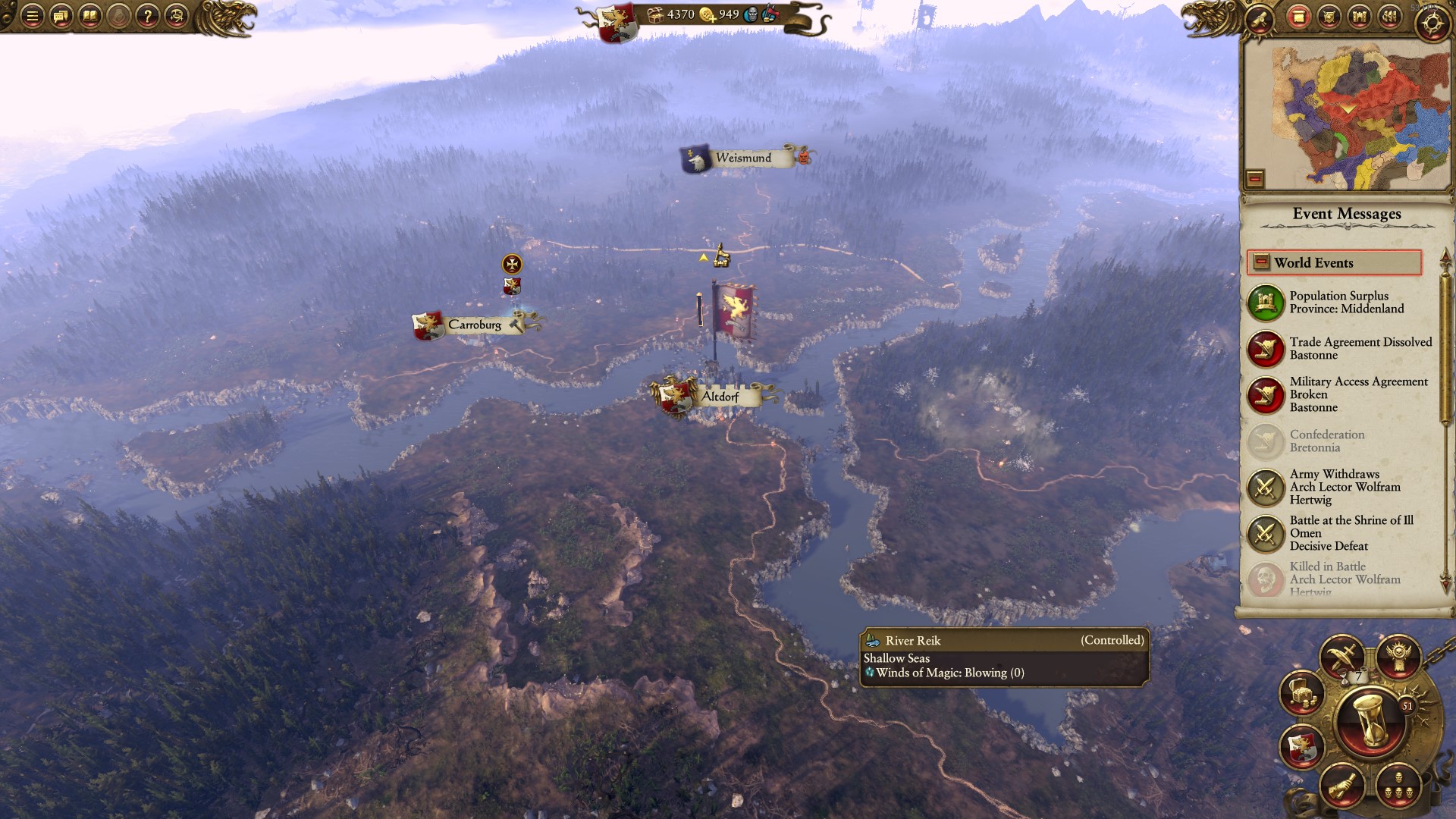Open the winged skull banner button
Screen dimensions: 1456x819
tap(1398, 657)
